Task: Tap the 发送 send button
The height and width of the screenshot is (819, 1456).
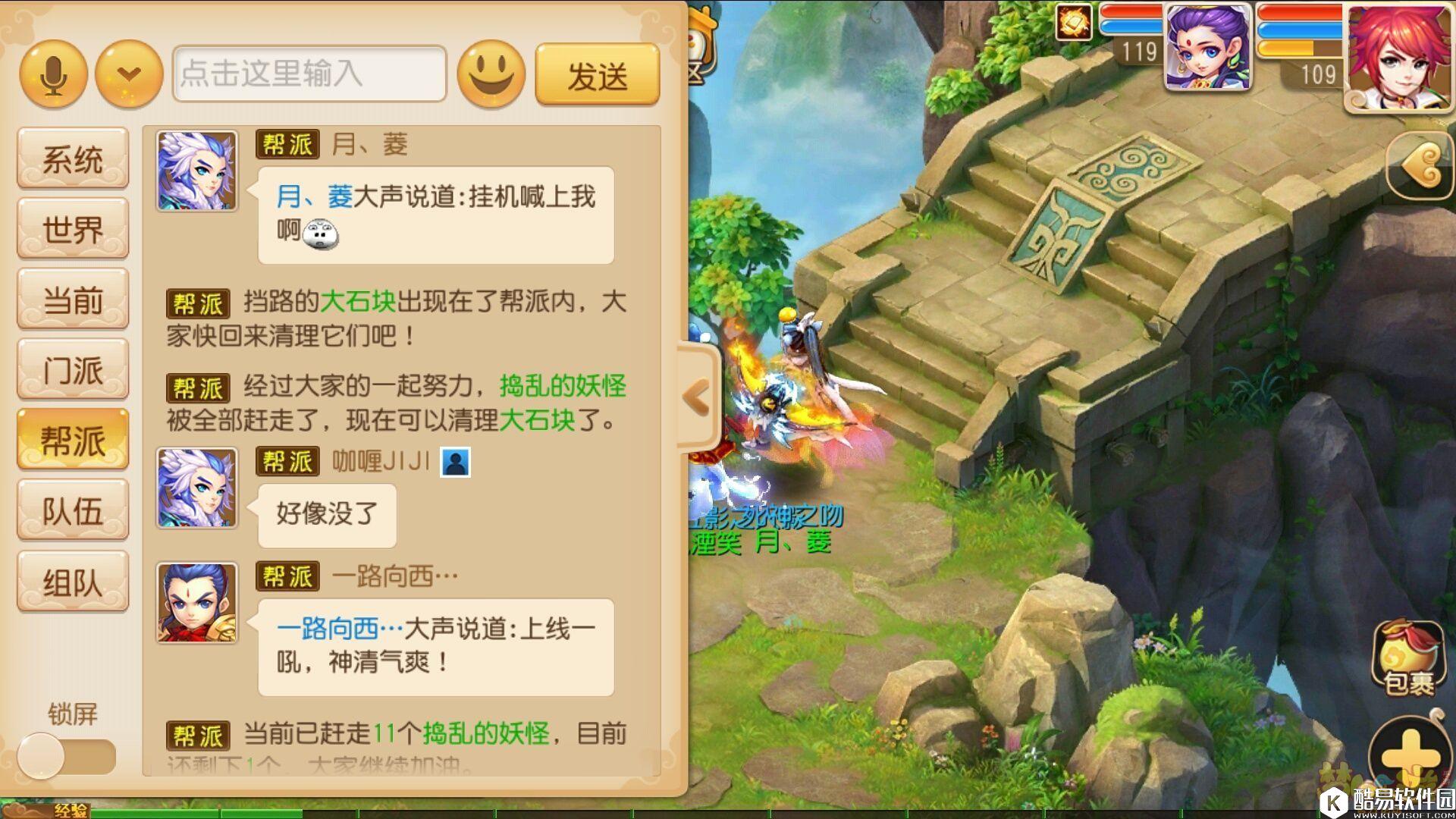Action: pyautogui.click(x=596, y=75)
